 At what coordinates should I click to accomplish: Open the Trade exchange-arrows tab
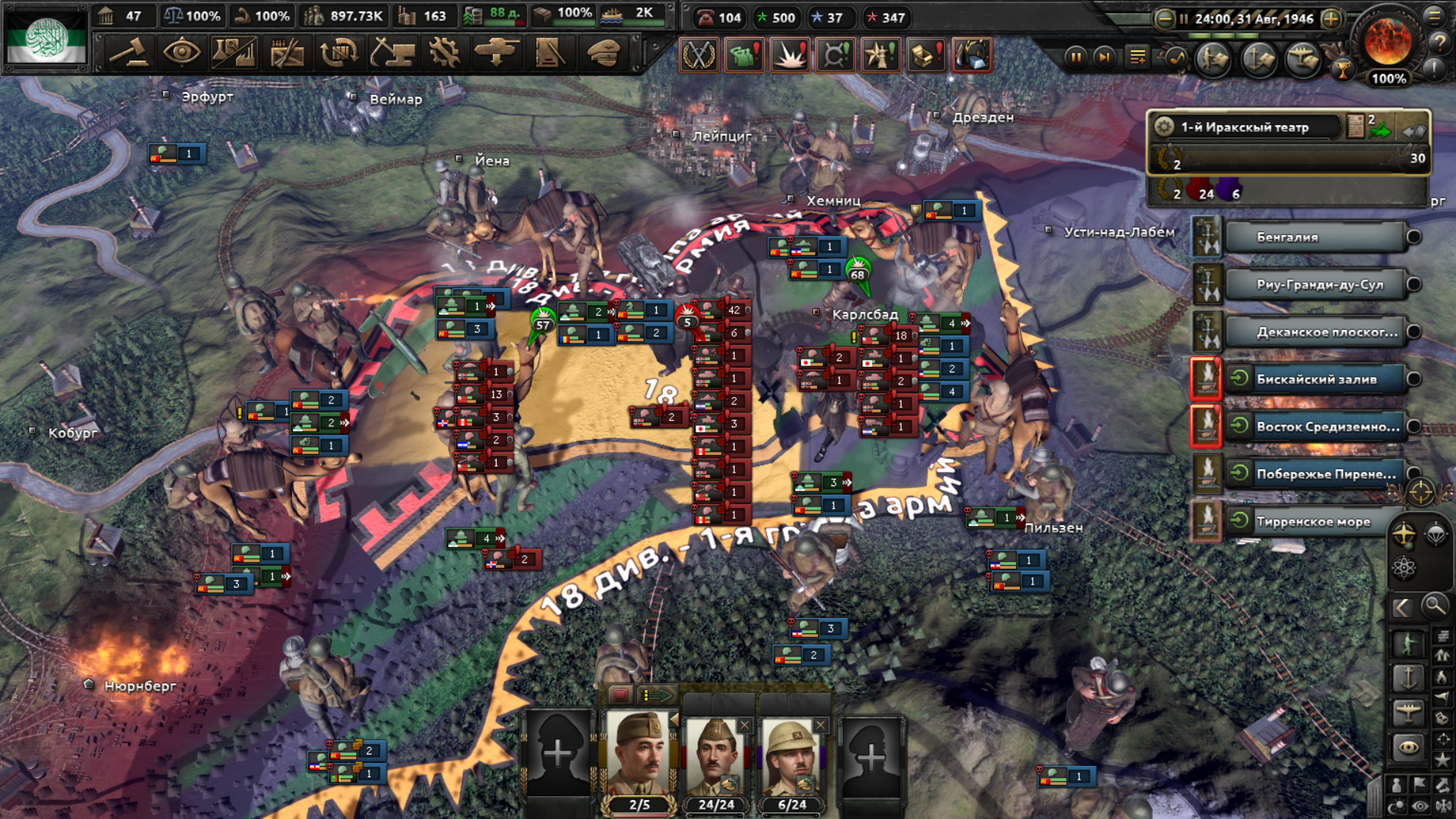(x=339, y=53)
